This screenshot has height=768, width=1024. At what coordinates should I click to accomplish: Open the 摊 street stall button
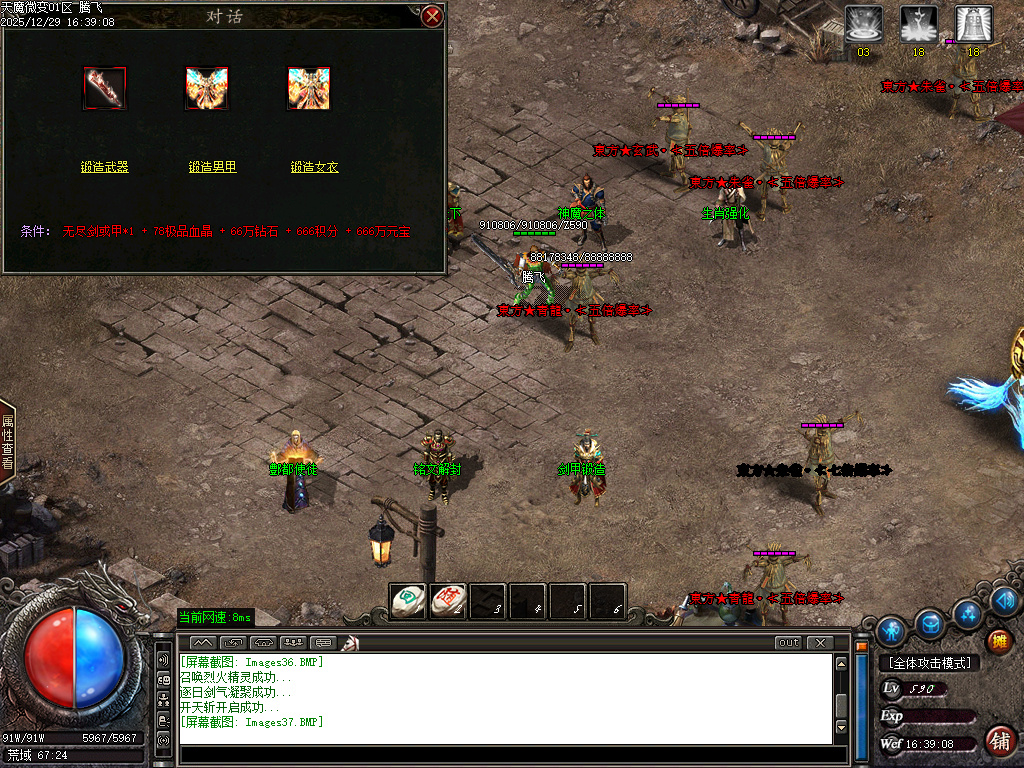tap(998, 641)
